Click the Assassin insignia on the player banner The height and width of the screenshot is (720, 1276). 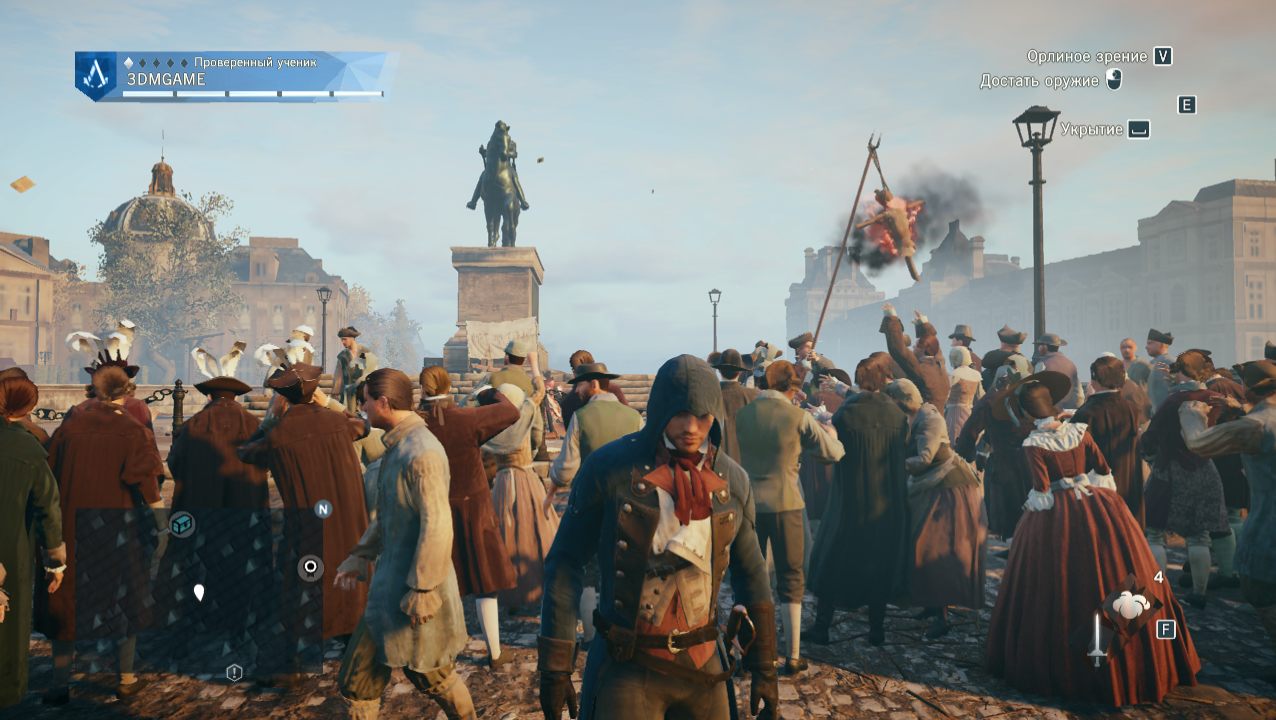[95, 75]
